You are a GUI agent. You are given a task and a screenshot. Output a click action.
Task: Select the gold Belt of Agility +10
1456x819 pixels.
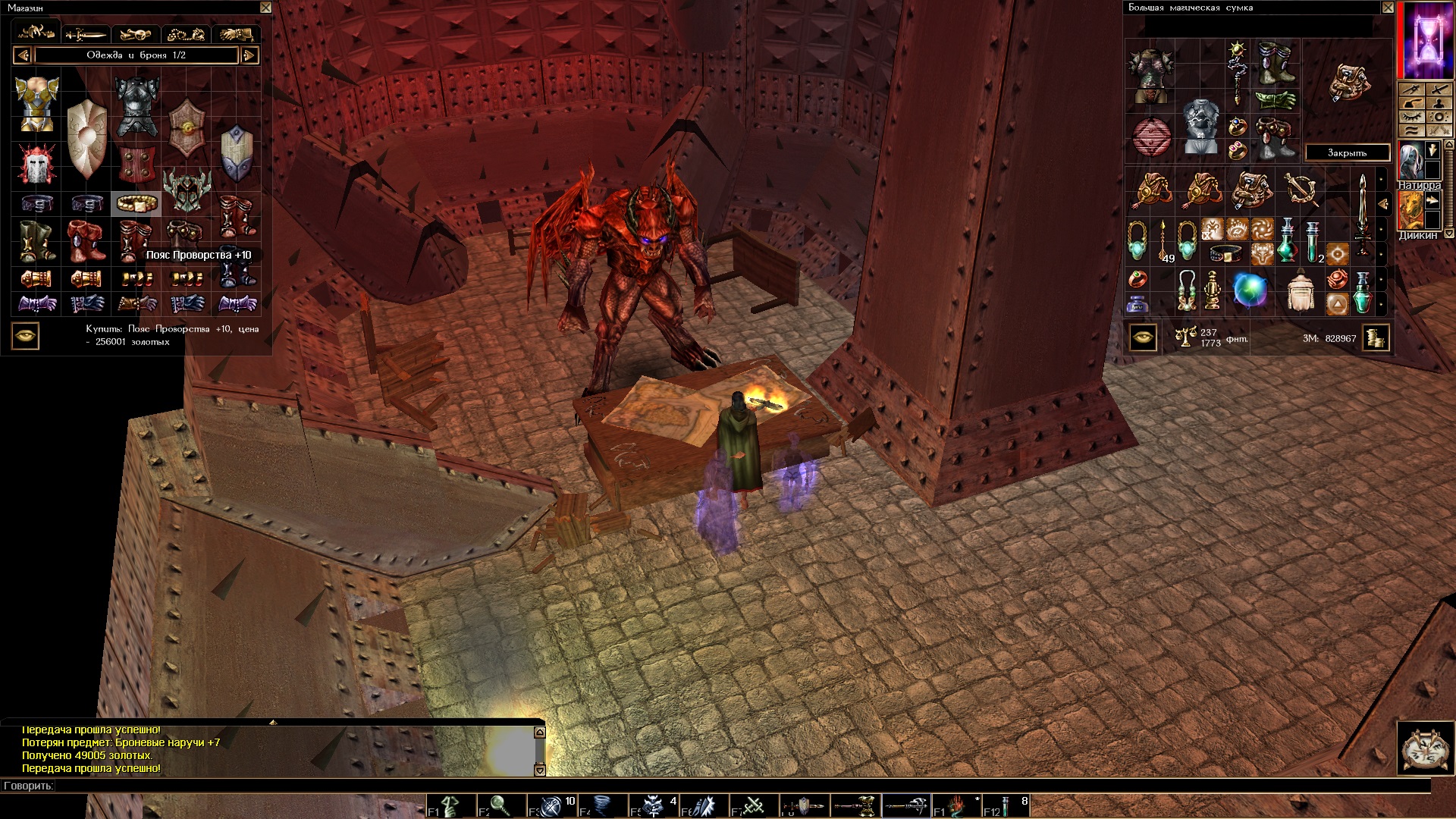click(136, 203)
